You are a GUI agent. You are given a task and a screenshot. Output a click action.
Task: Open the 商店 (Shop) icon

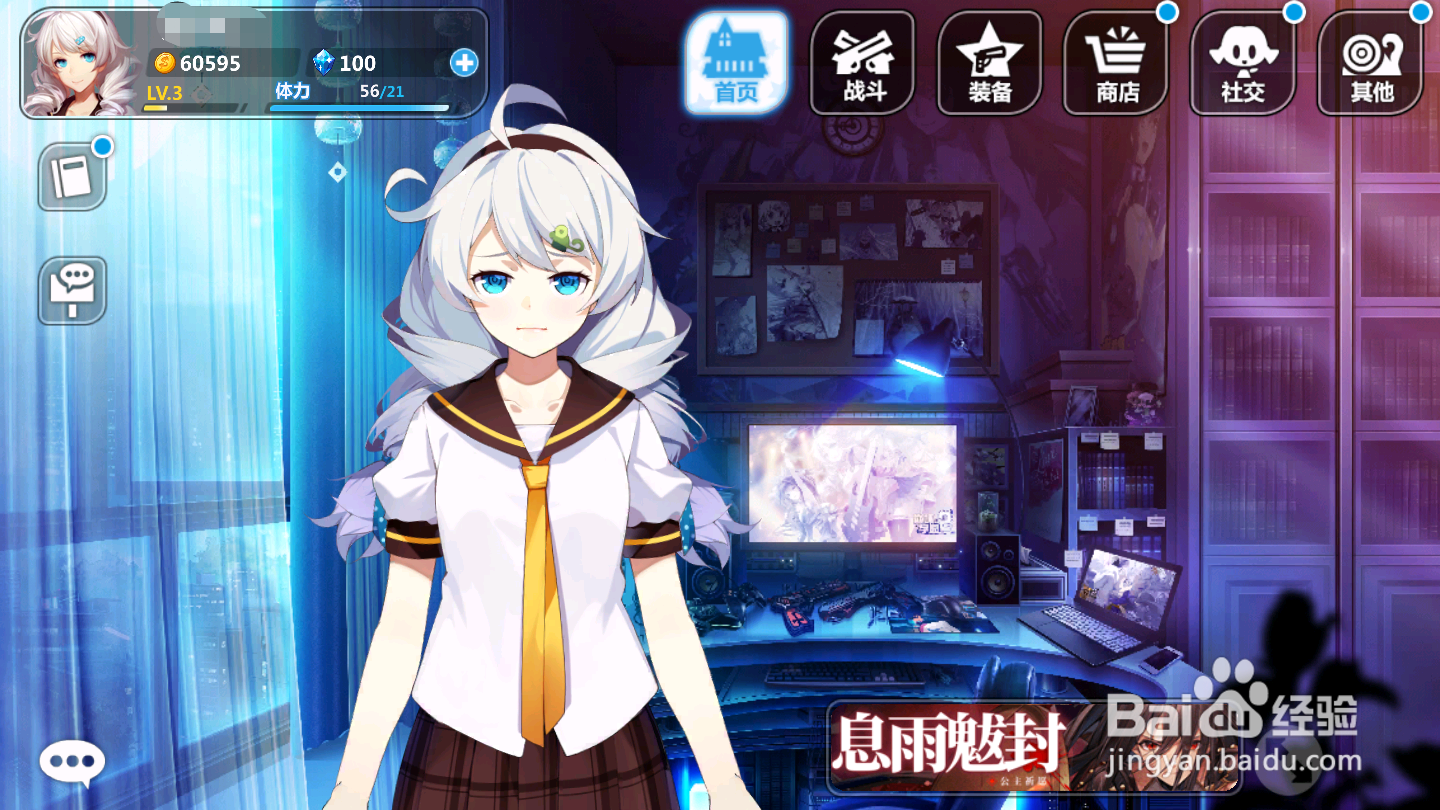point(1116,62)
